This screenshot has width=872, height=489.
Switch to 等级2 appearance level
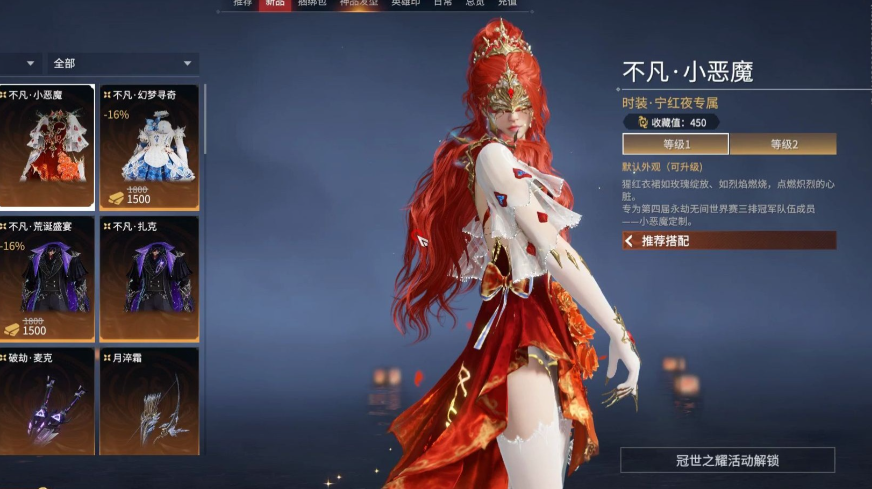[783, 144]
